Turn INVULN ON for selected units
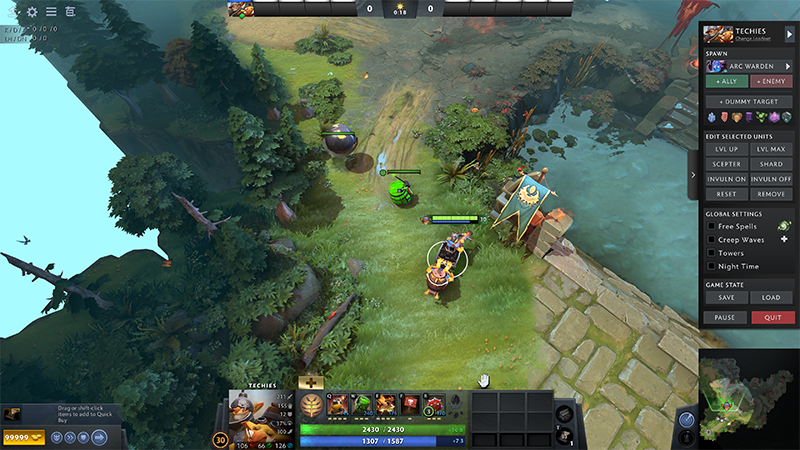This screenshot has width=800, height=450. click(x=727, y=179)
